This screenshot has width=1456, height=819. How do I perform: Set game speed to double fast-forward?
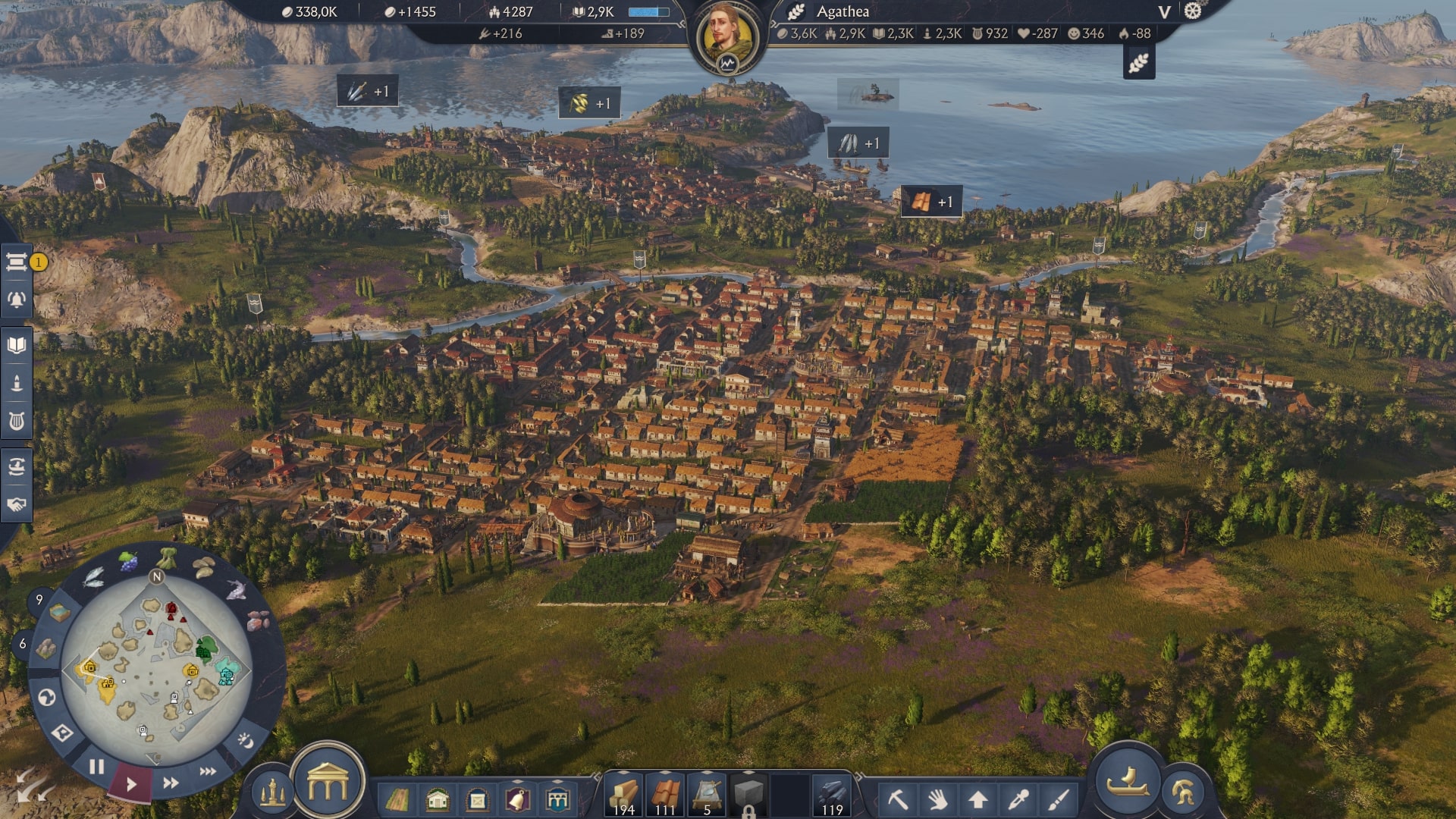pyautogui.click(x=171, y=783)
